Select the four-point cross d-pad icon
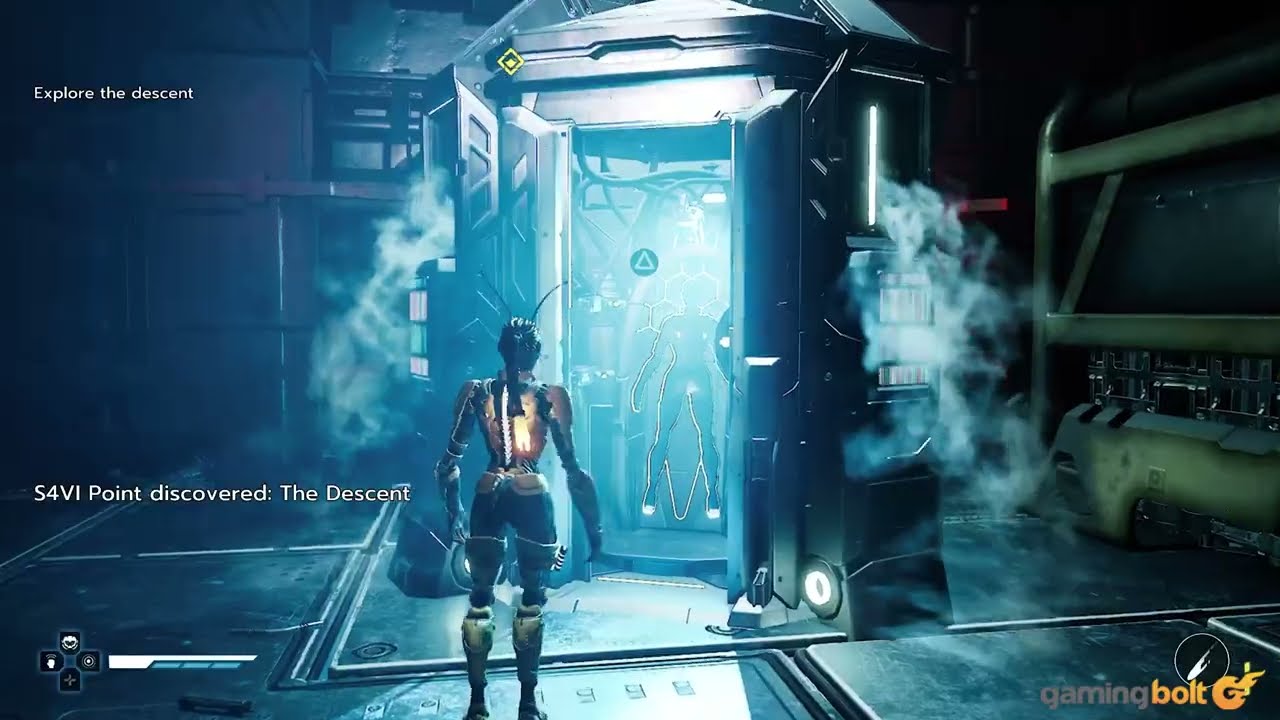 pyautogui.click(x=69, y=680)
